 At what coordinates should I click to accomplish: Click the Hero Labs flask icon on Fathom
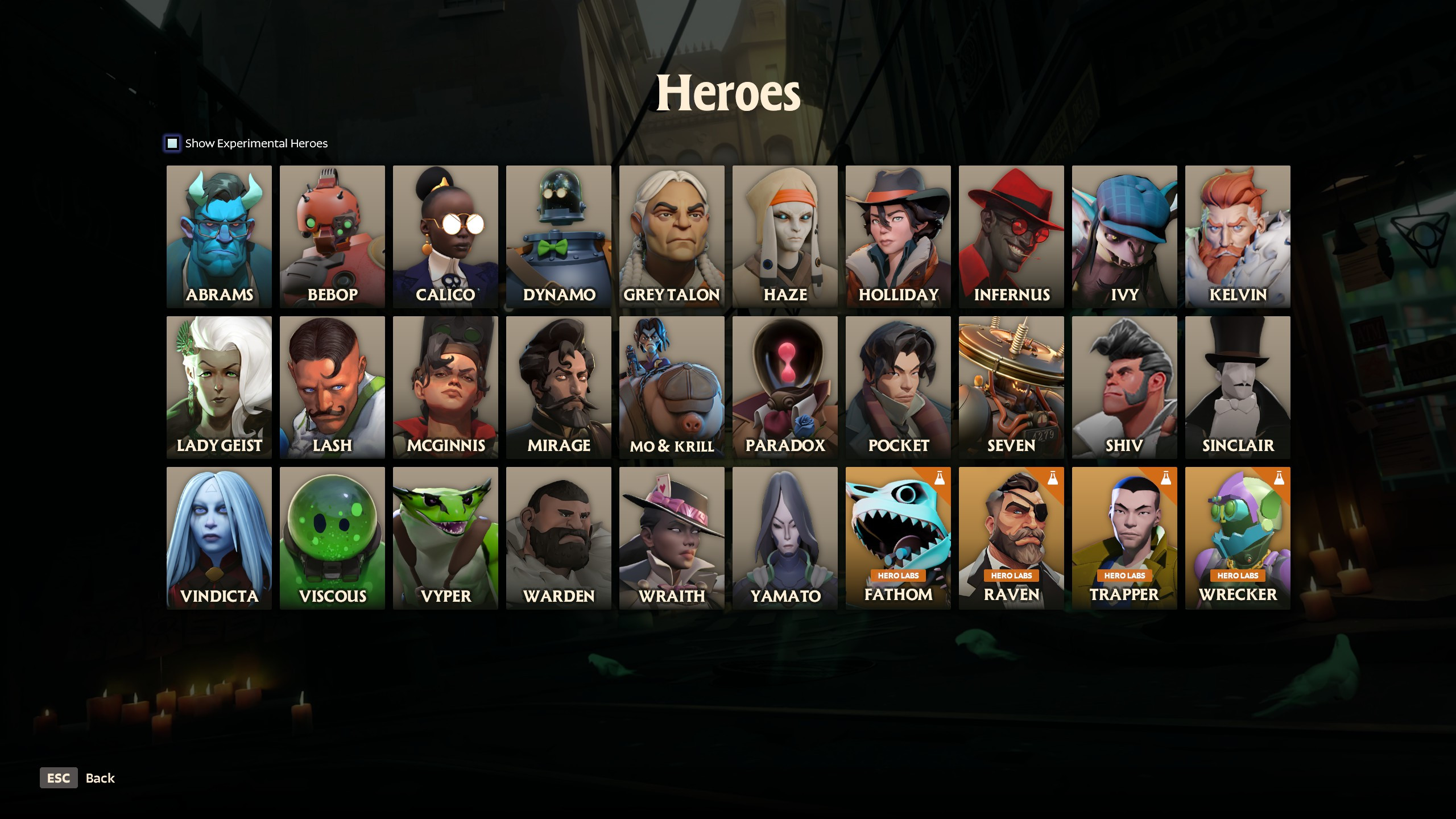coord(940,477)
